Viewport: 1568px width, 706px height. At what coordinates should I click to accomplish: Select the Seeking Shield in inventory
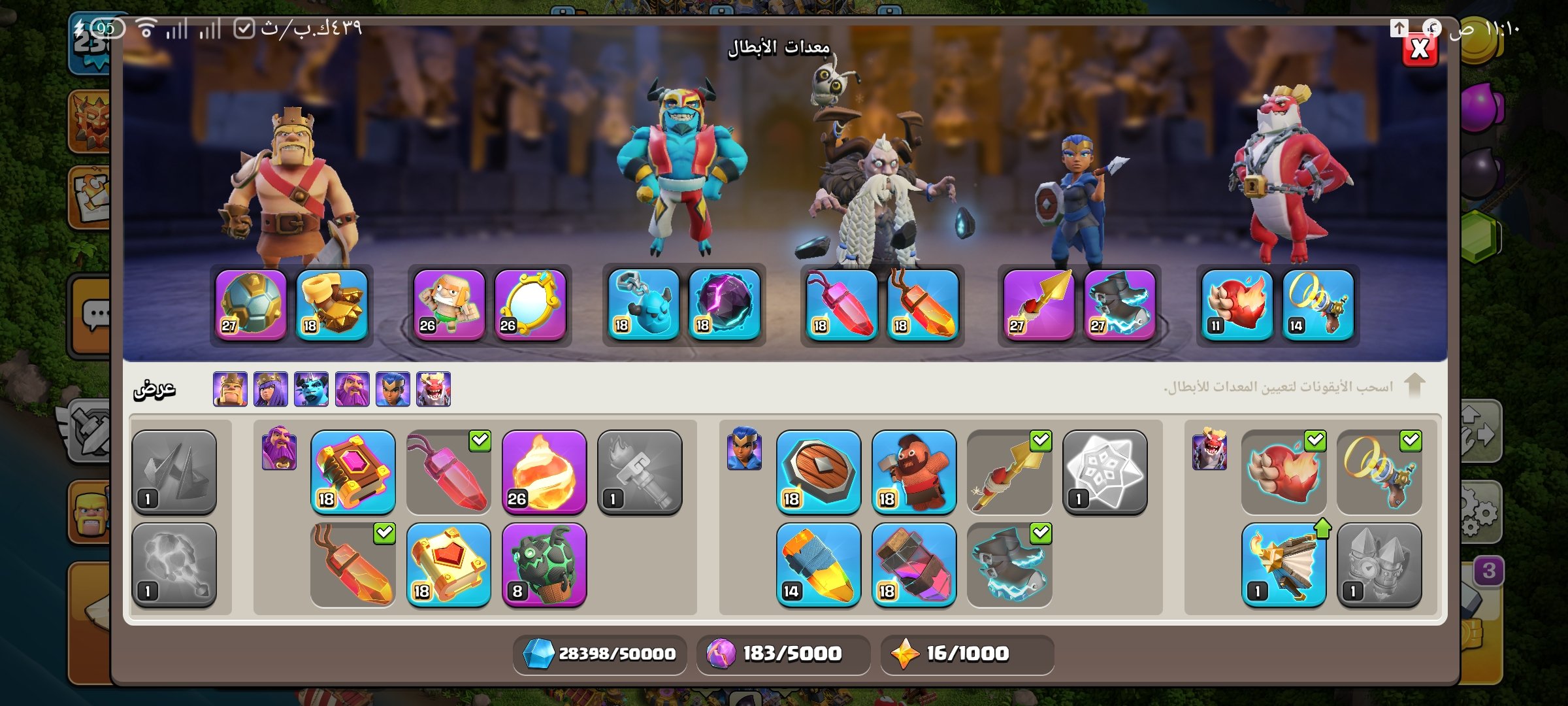[818, 472]
